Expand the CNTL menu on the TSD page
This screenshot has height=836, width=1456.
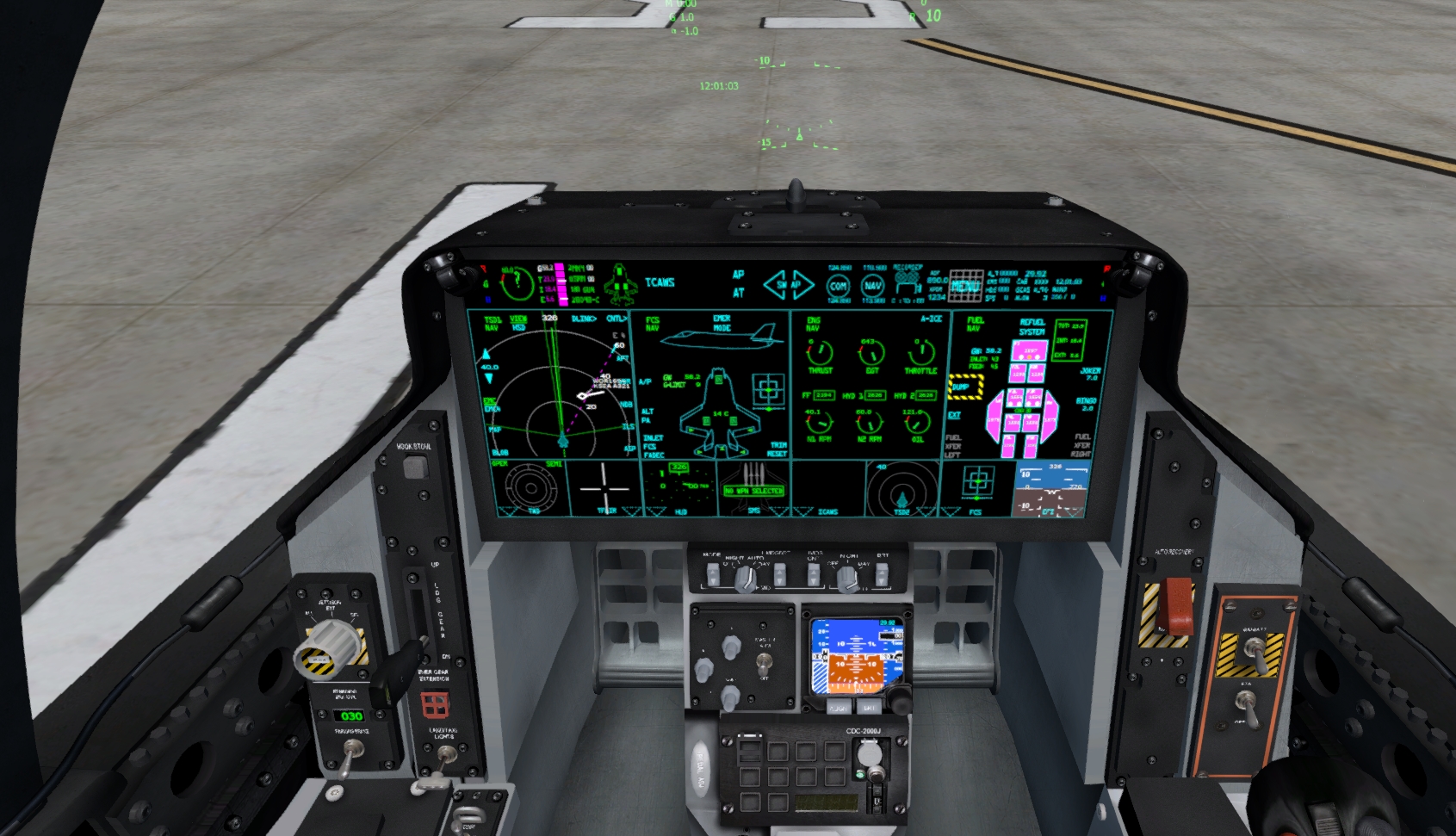[x=617, y=319]
